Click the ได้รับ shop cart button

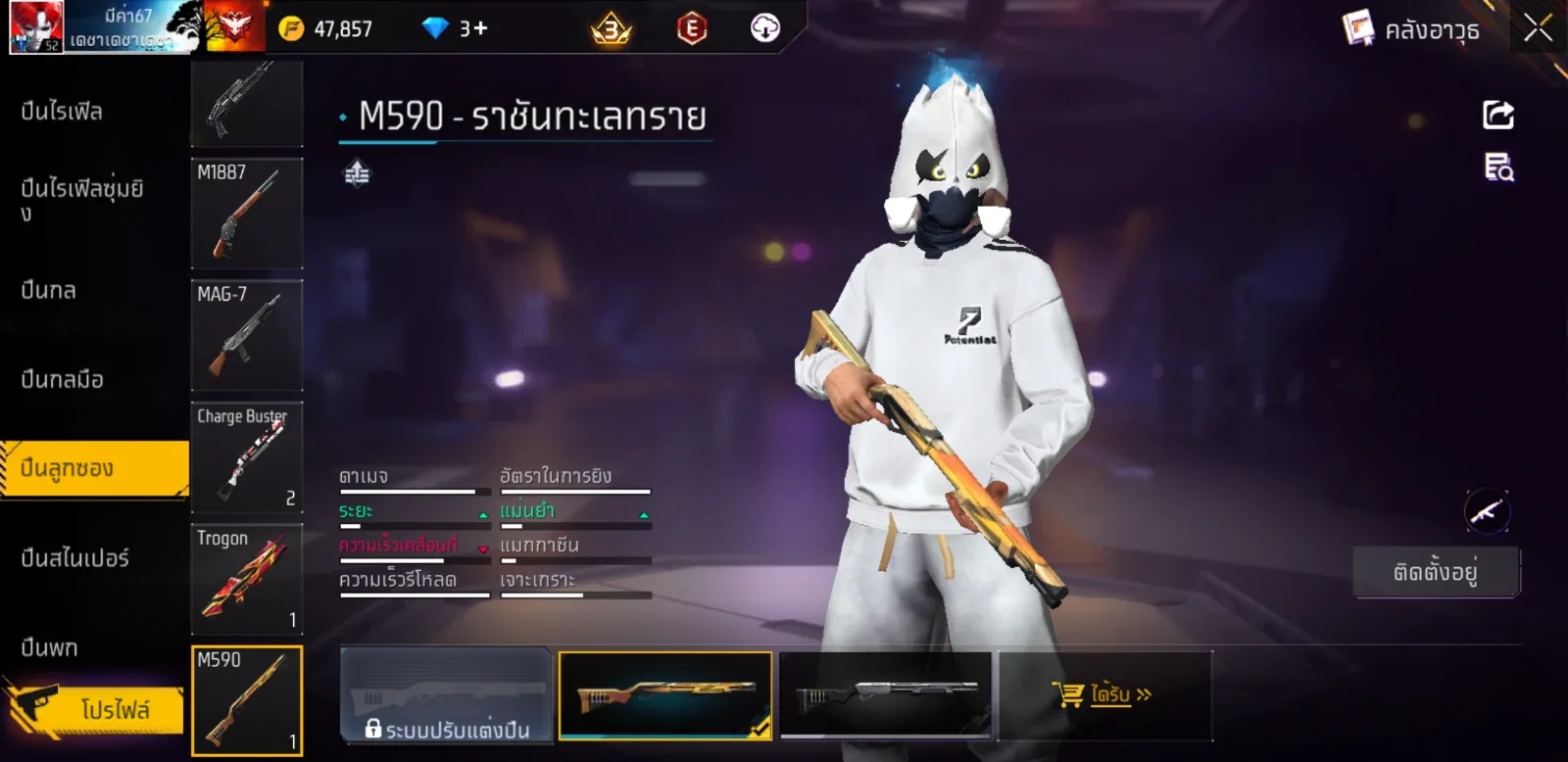[1103, 695]
